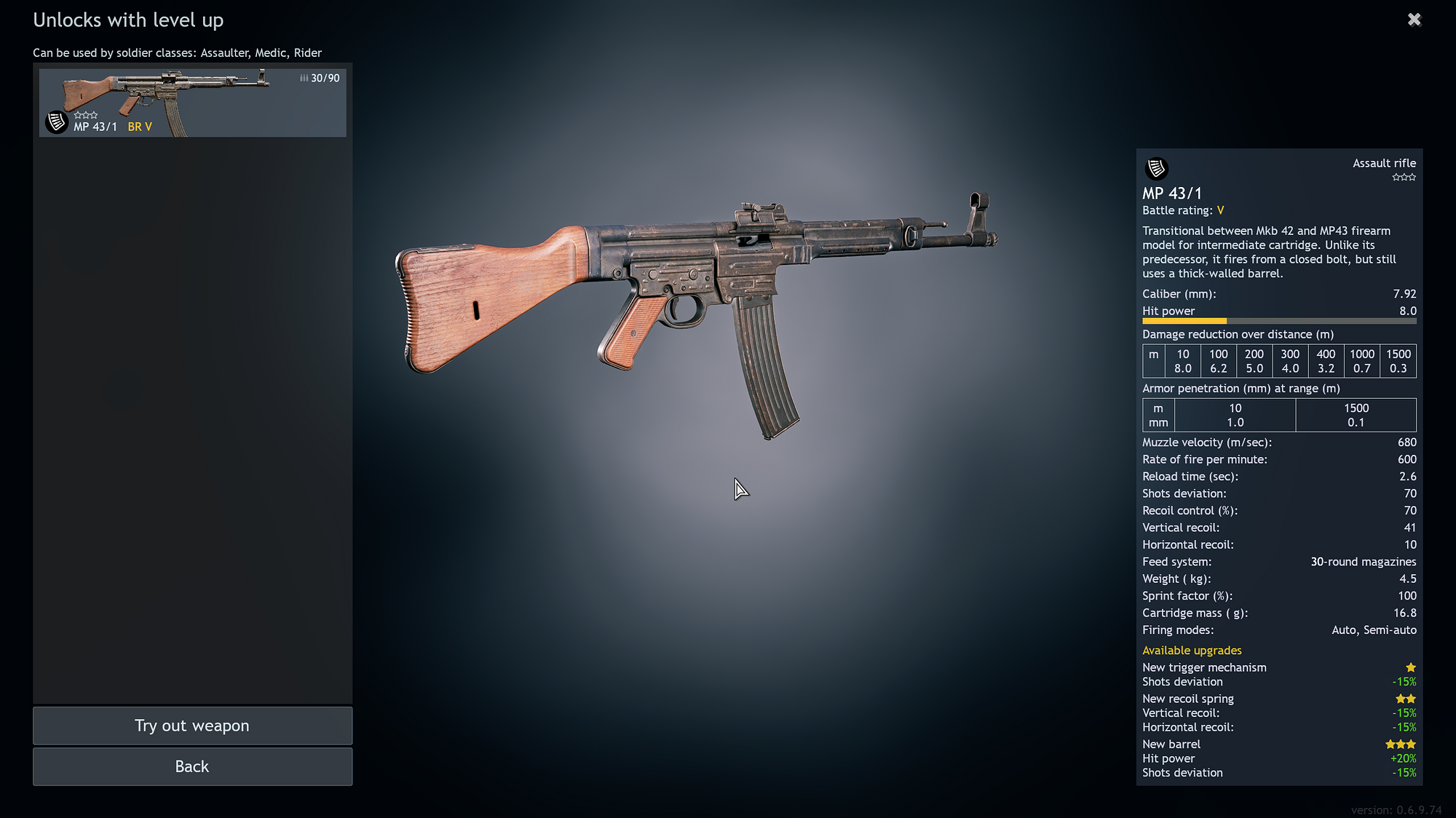This screenshot has height=818, width=1456.
Task: Click the three stars next to New barrel
Action: [1400, 744]
